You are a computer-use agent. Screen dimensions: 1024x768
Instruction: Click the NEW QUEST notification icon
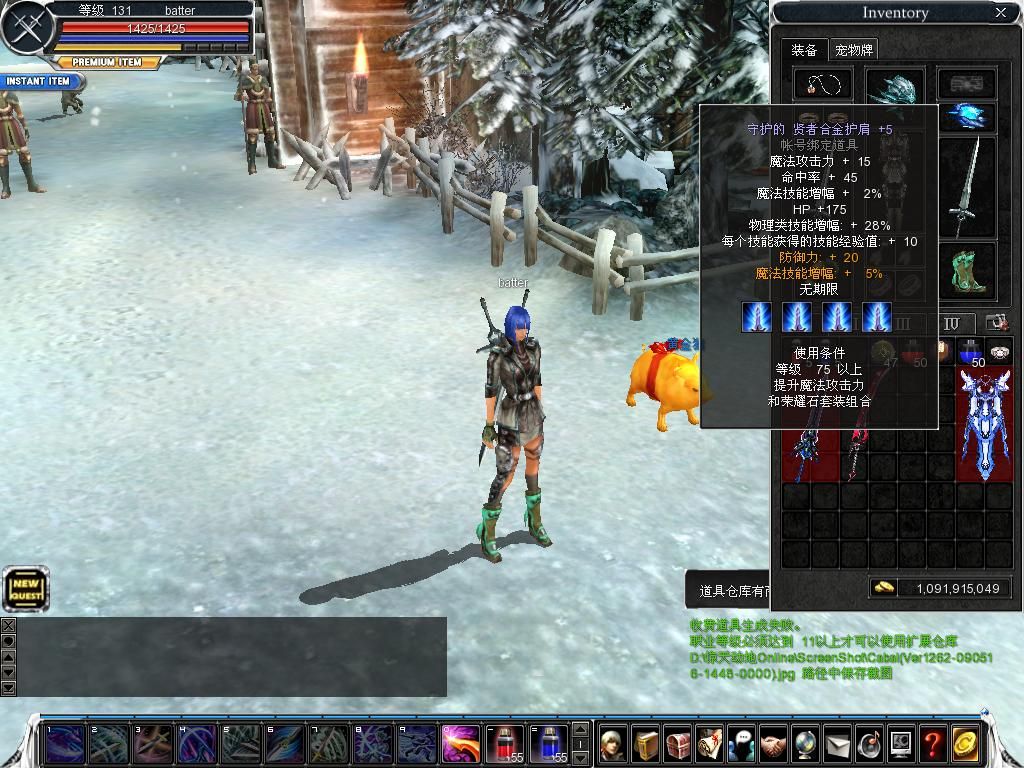point(25,589)
